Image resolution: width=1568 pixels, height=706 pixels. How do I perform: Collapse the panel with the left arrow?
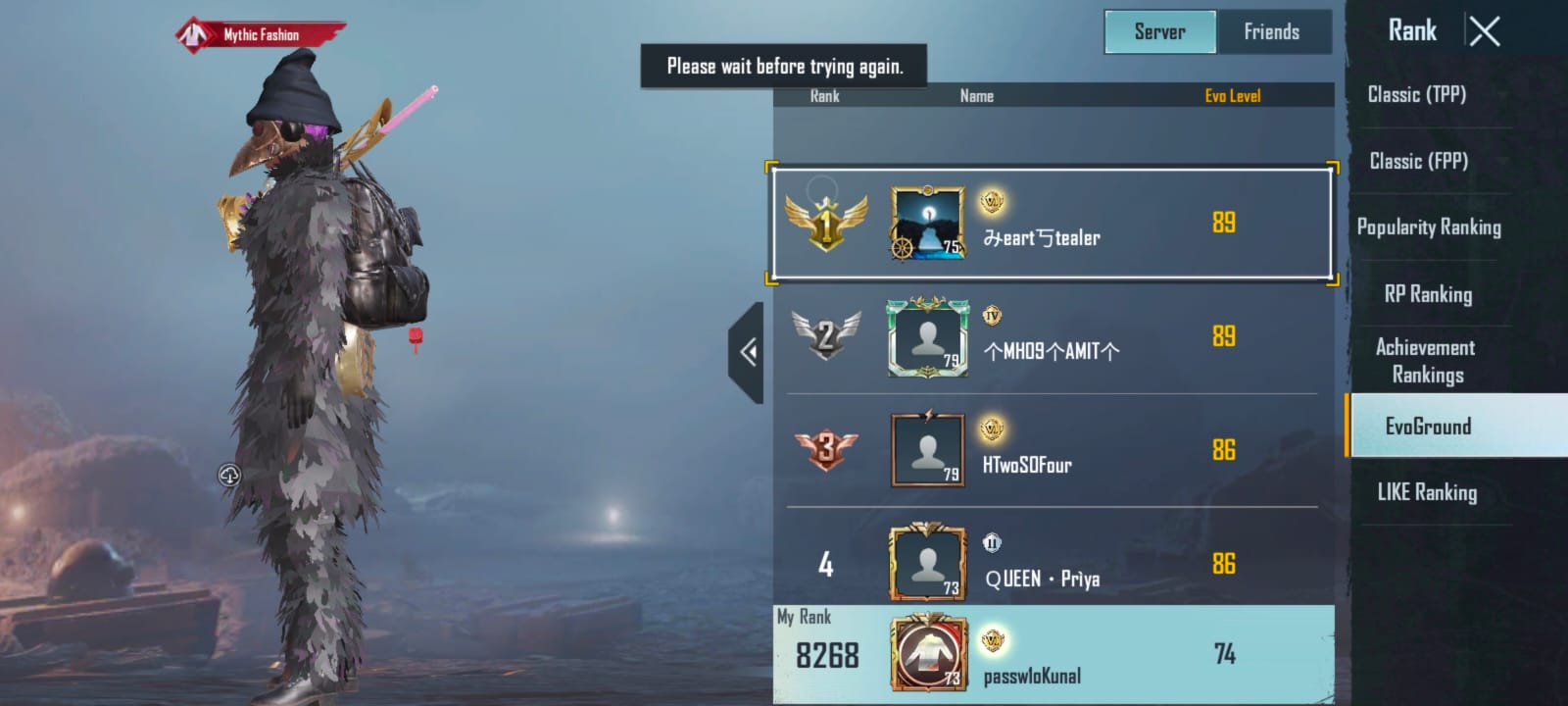[748, 352]
